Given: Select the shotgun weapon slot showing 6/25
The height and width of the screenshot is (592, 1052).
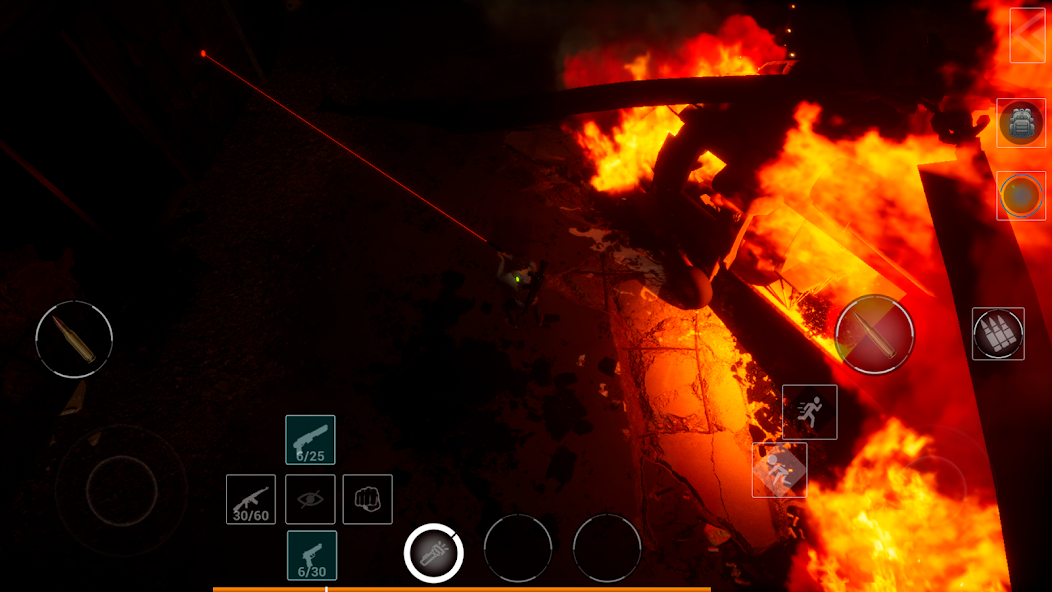Looking at the screenshot, I should [x=310, y=440].
